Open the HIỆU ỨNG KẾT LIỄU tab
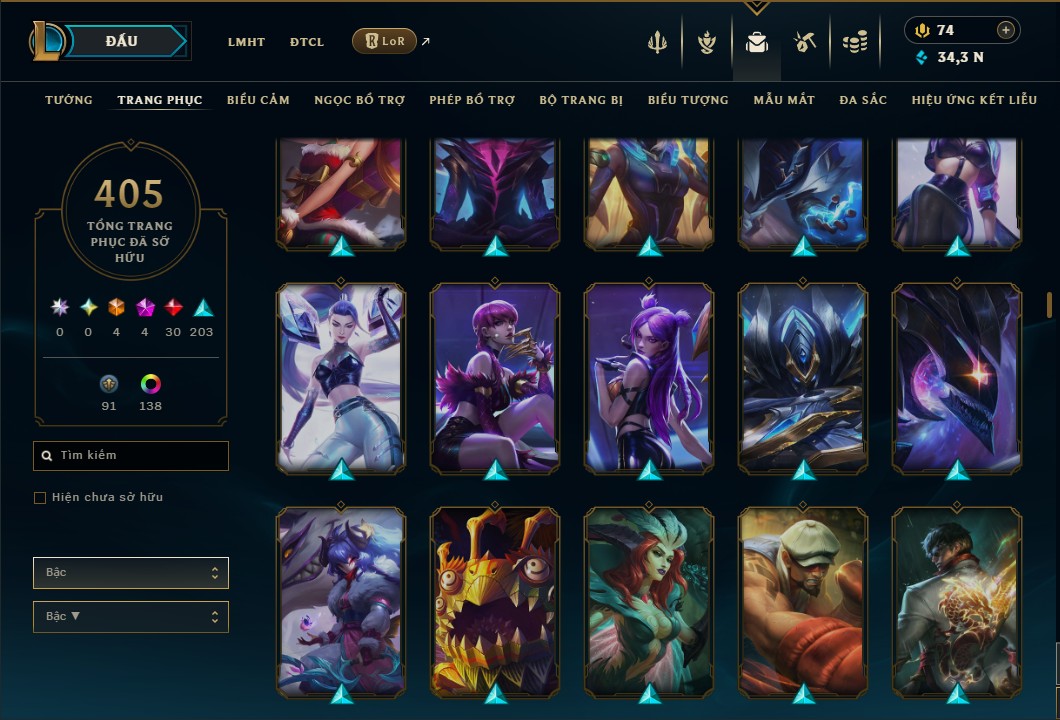 (974, 100)
